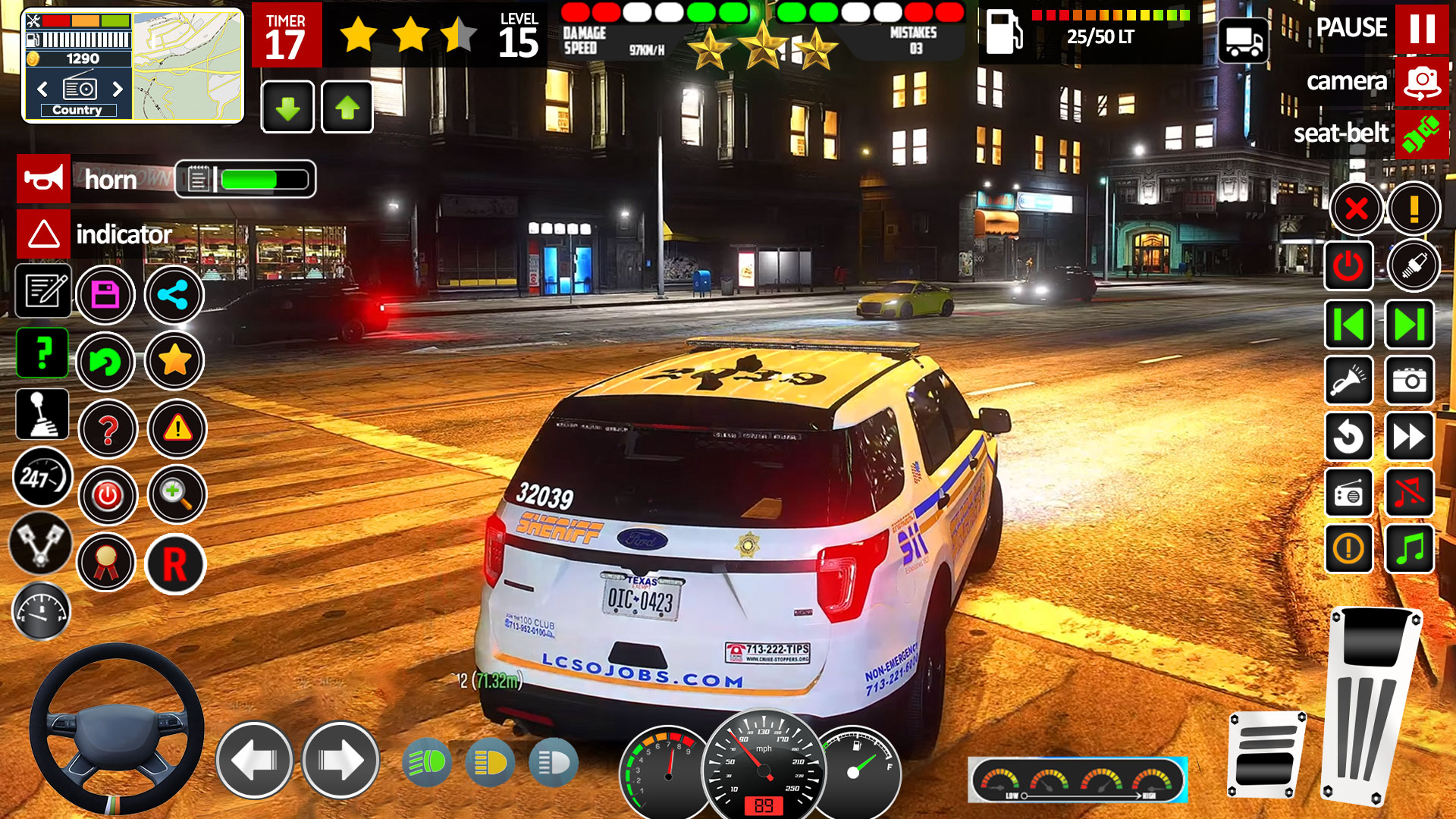Select the pink save disk icon

105,294
